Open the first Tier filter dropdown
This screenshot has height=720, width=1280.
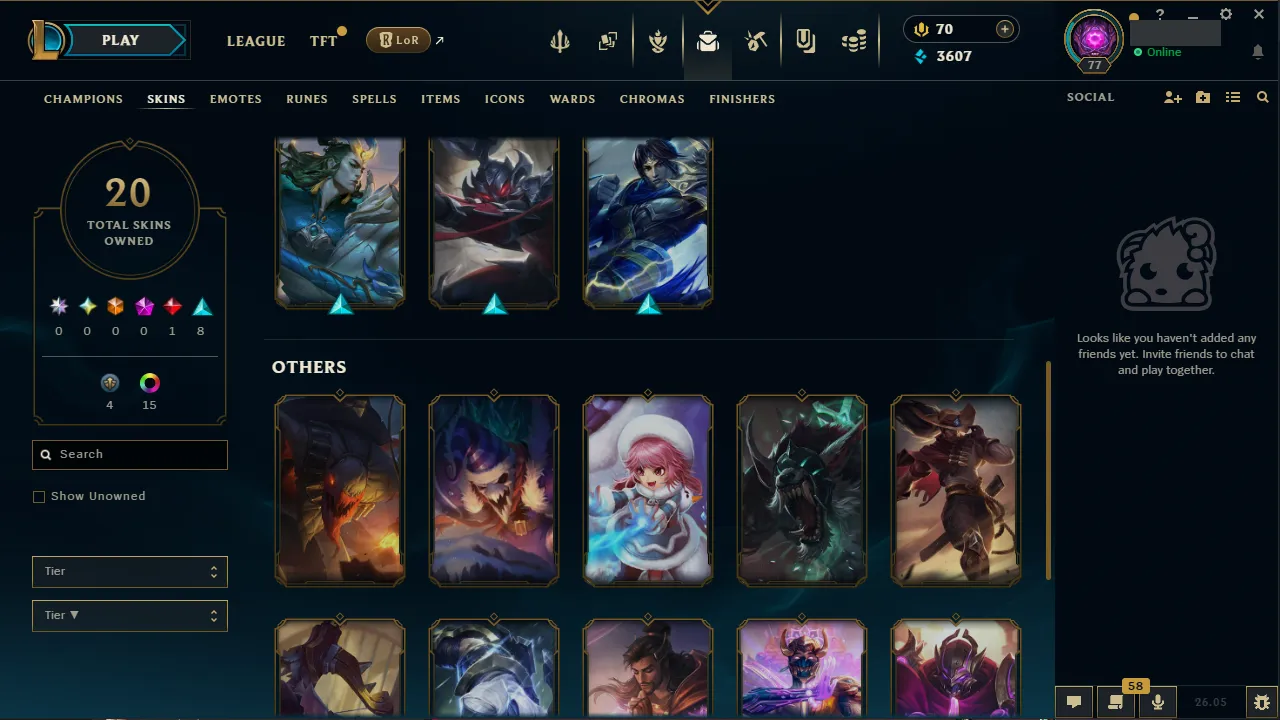(129, 571)
